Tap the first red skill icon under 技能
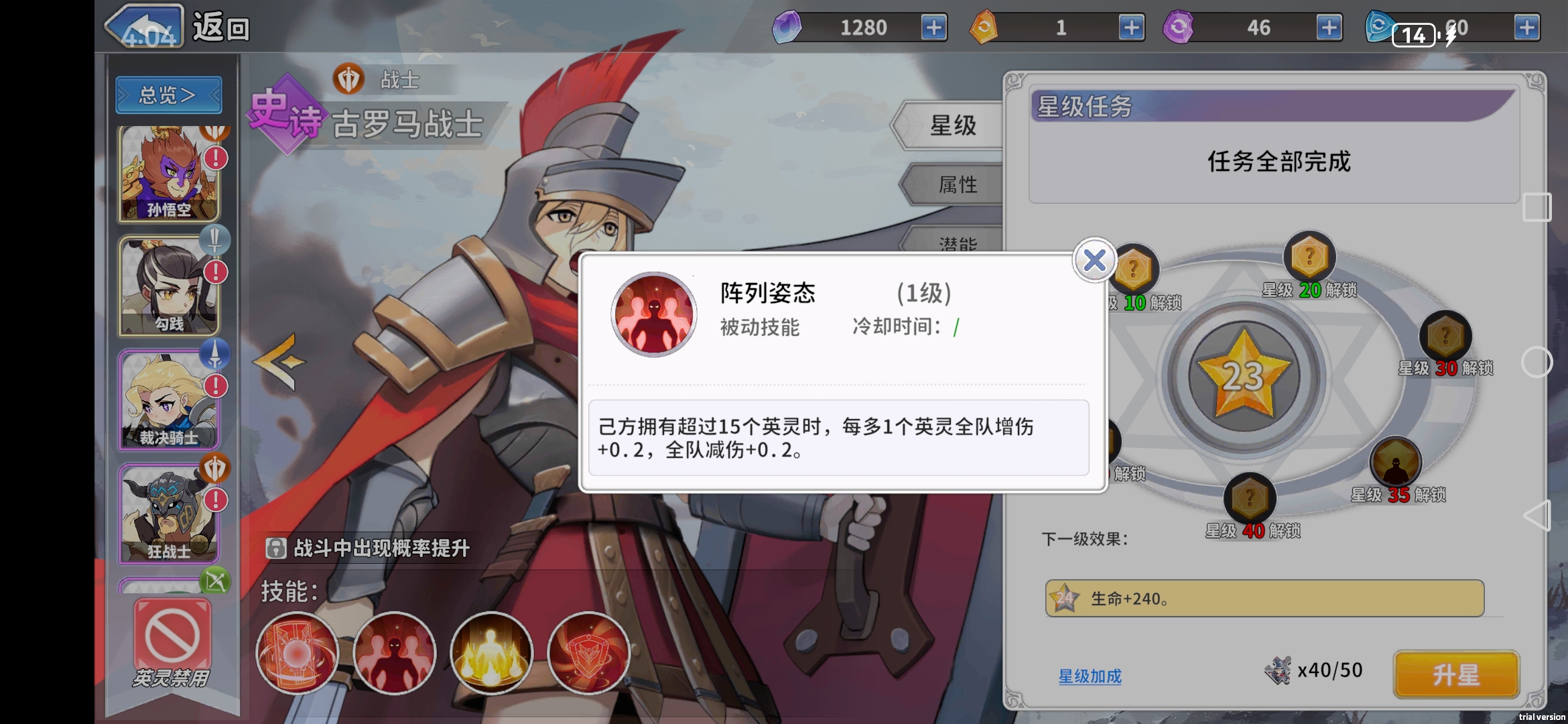Viewport: 1568px width, 724px height. point(297,654)
